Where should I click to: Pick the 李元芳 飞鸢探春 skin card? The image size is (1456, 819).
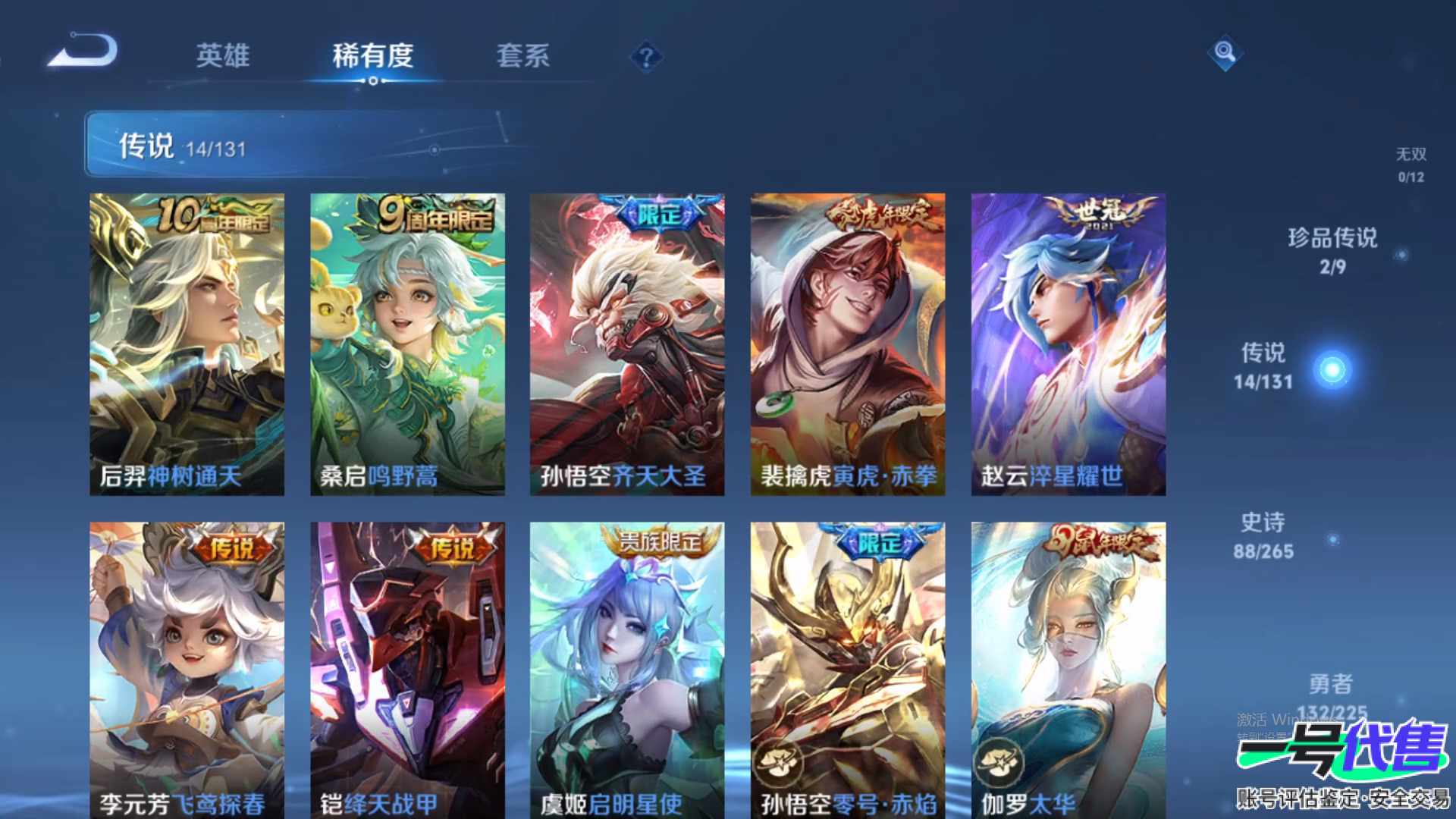coord(187,669)
